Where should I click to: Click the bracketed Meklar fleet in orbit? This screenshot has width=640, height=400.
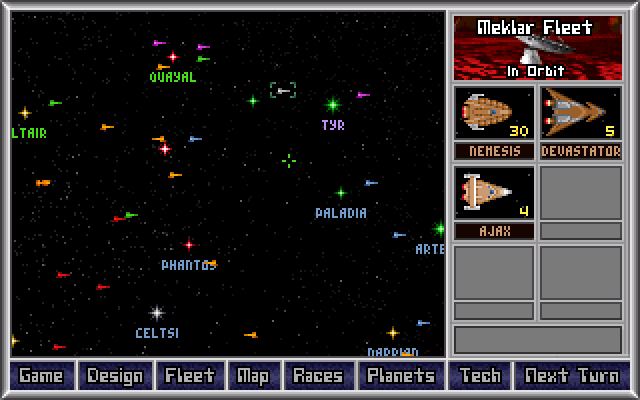(x=283, y=91)
